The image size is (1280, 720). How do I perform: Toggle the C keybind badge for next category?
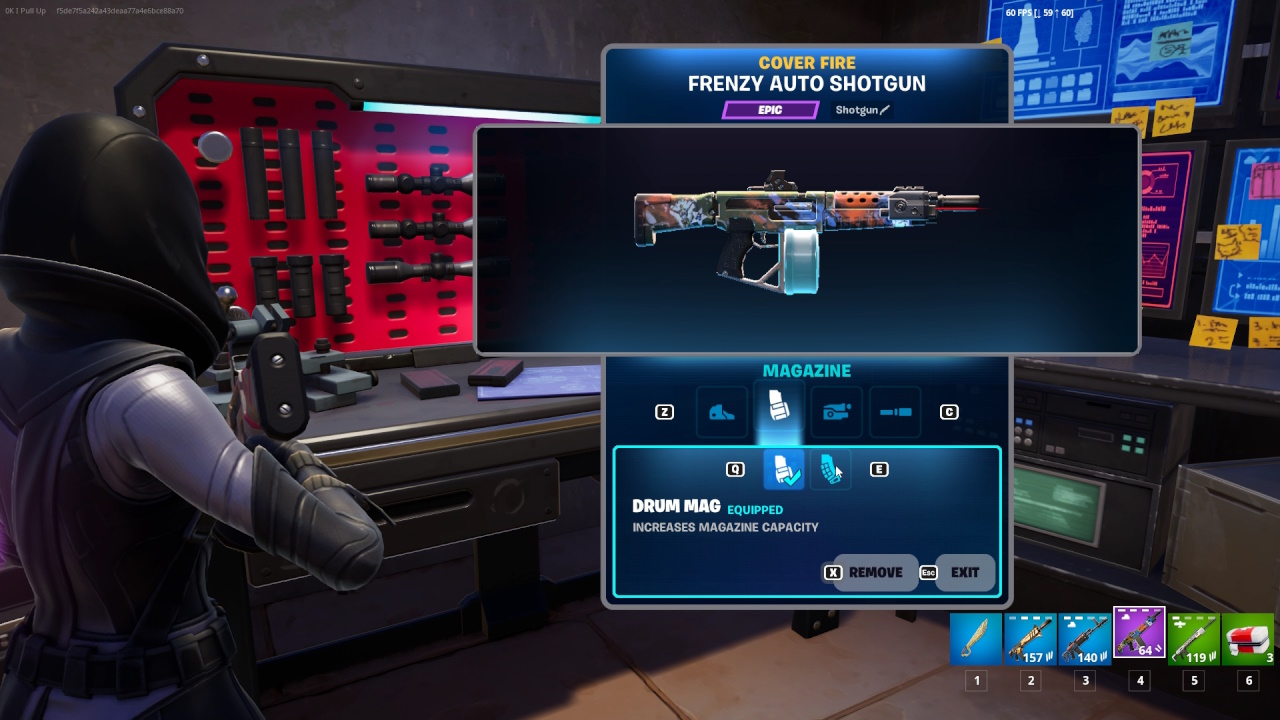pyautogui.click(x=948, y=411)
